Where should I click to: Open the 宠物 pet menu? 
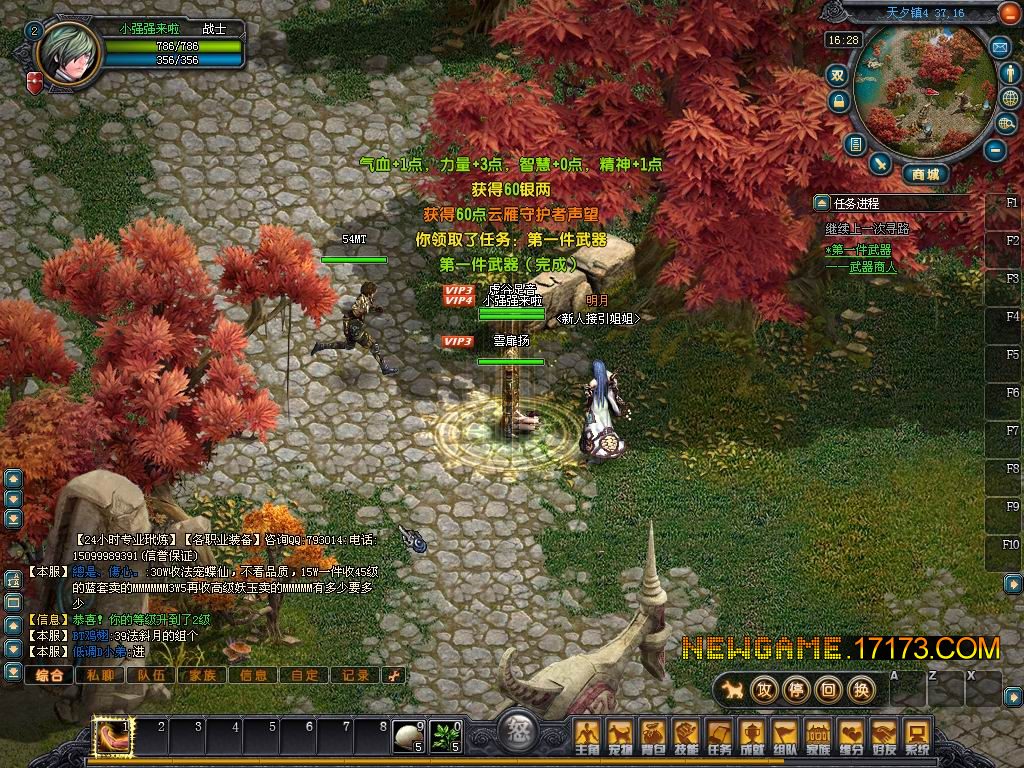coord(620,736)
